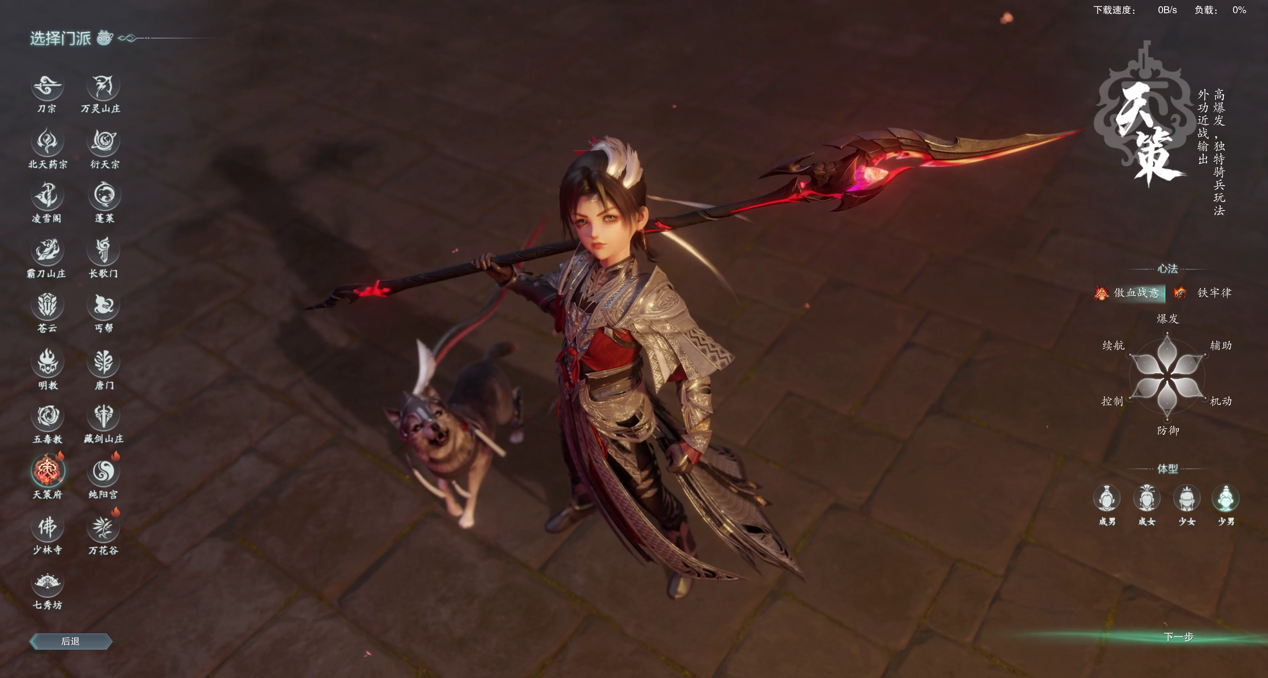Proceed with the 下一步 button

click(1178, 637)
